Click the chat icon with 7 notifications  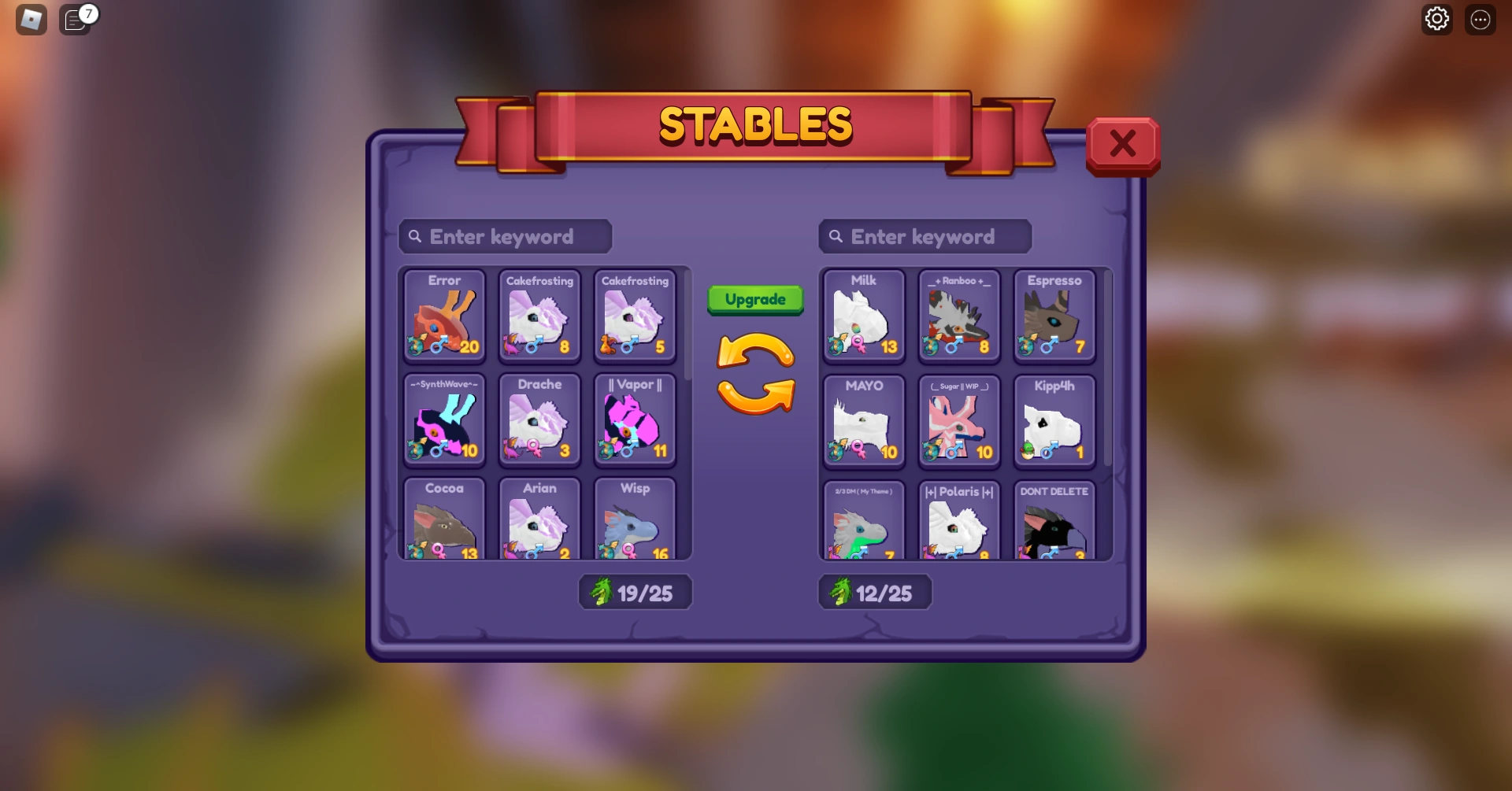tap(76, 20)
